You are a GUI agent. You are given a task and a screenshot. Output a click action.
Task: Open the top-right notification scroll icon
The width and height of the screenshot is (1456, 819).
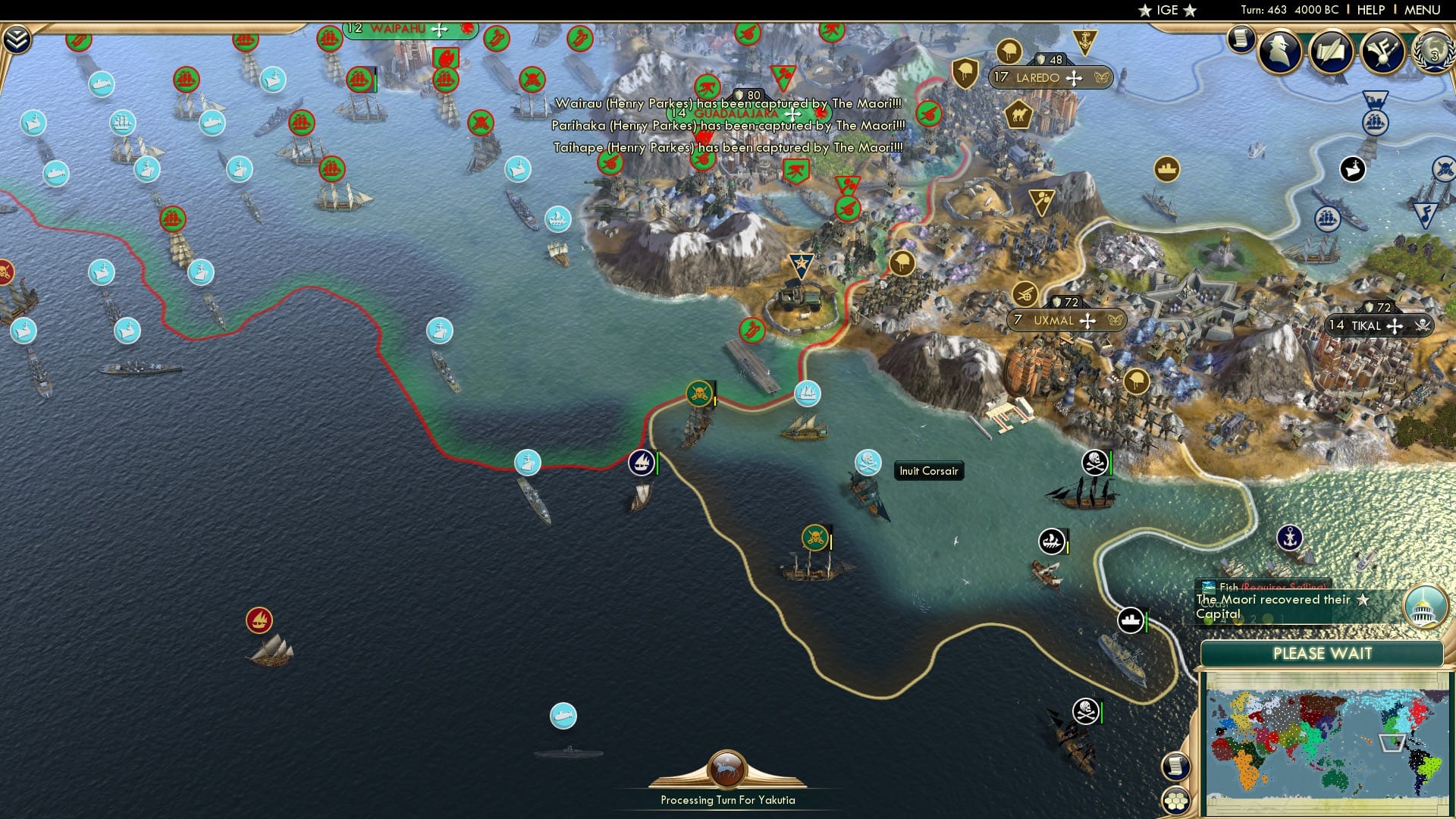point(1241,38)
